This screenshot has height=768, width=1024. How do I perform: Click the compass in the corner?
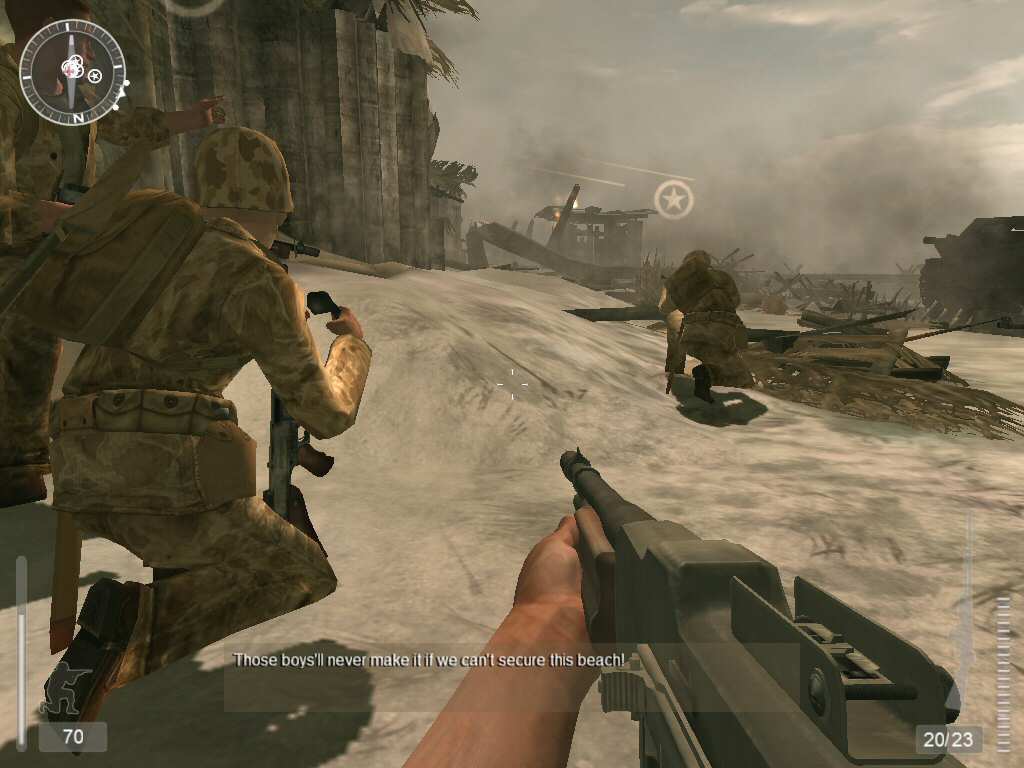point(72,71)
